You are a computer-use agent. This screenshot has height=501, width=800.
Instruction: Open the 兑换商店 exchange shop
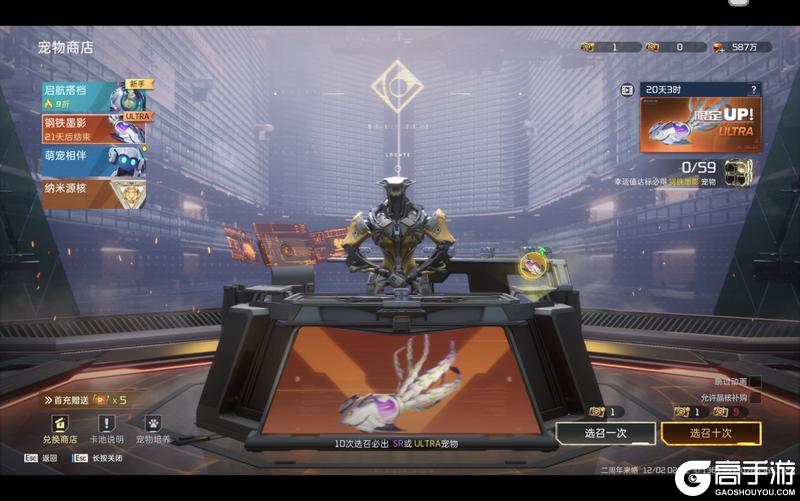pos(59,428)
